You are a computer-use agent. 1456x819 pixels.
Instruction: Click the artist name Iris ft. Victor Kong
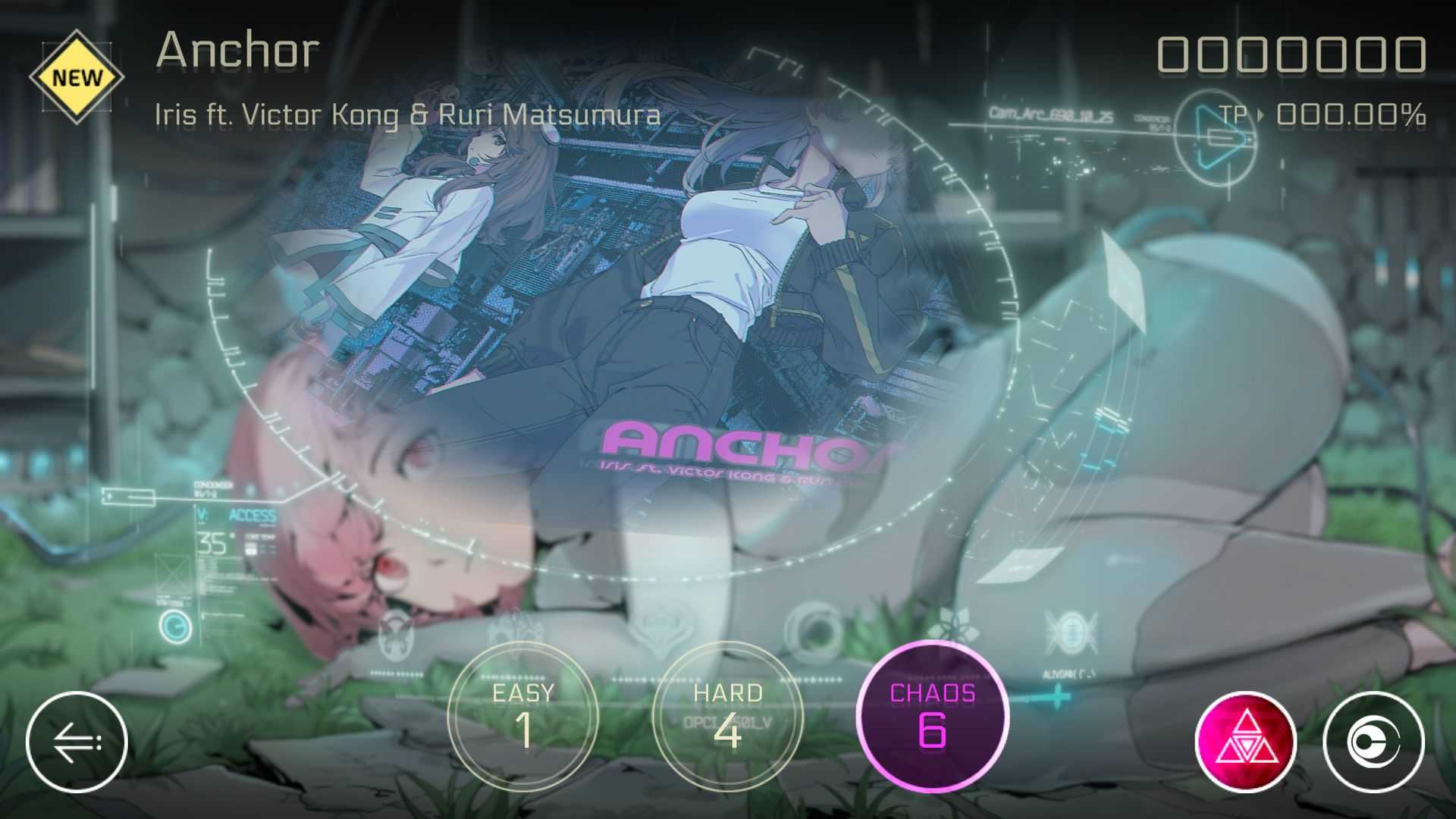409,115
